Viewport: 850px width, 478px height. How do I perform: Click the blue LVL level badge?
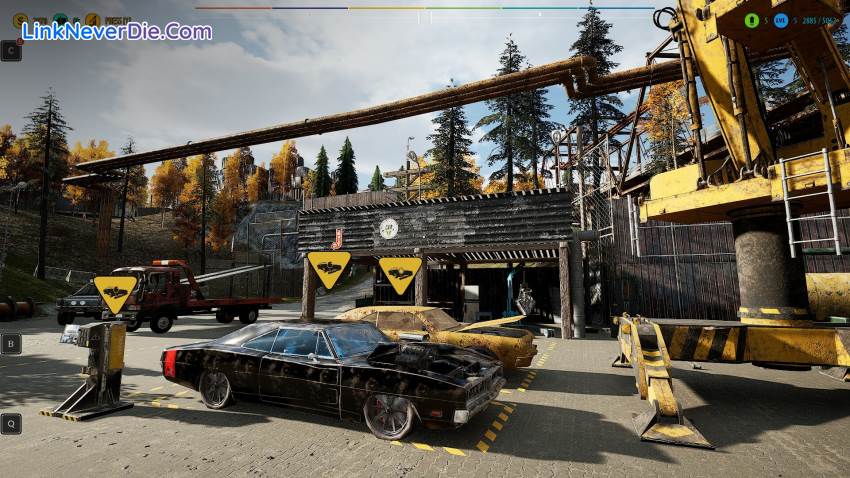coord(780,20)
